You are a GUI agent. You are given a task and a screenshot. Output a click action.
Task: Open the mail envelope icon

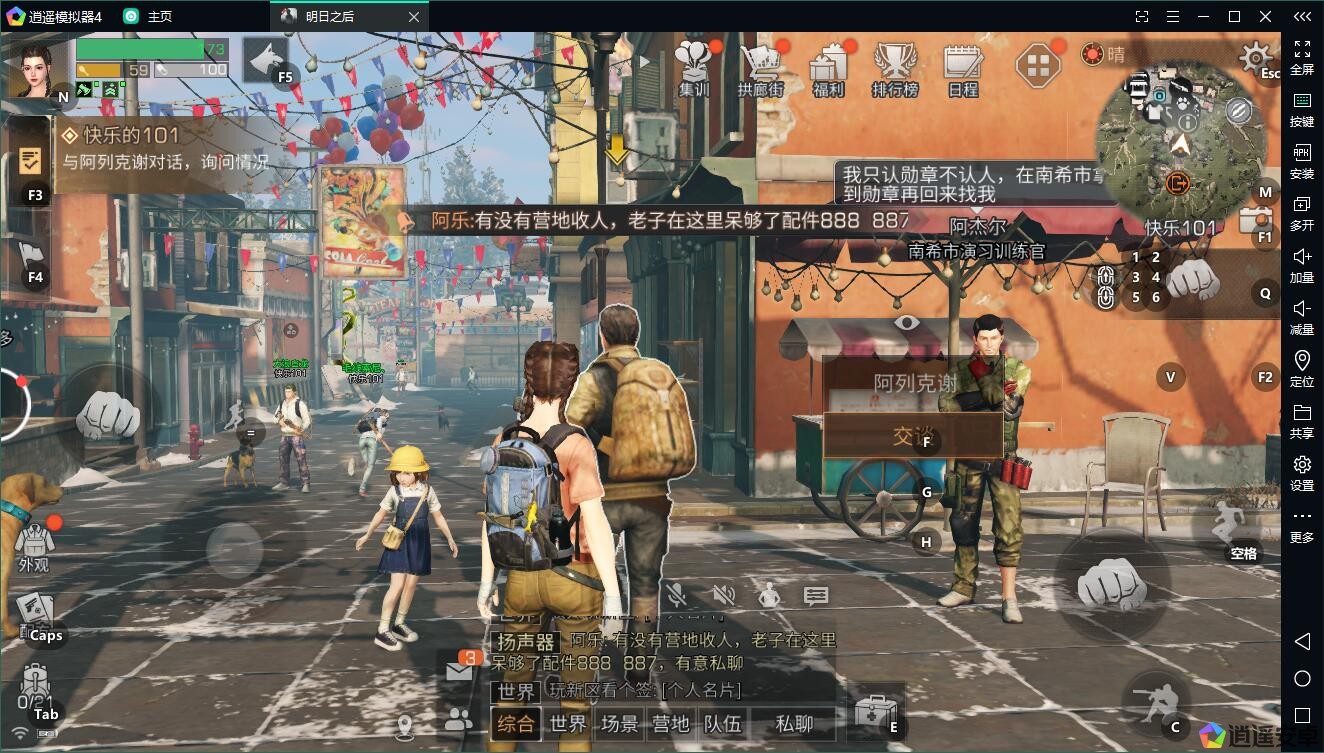459,672
